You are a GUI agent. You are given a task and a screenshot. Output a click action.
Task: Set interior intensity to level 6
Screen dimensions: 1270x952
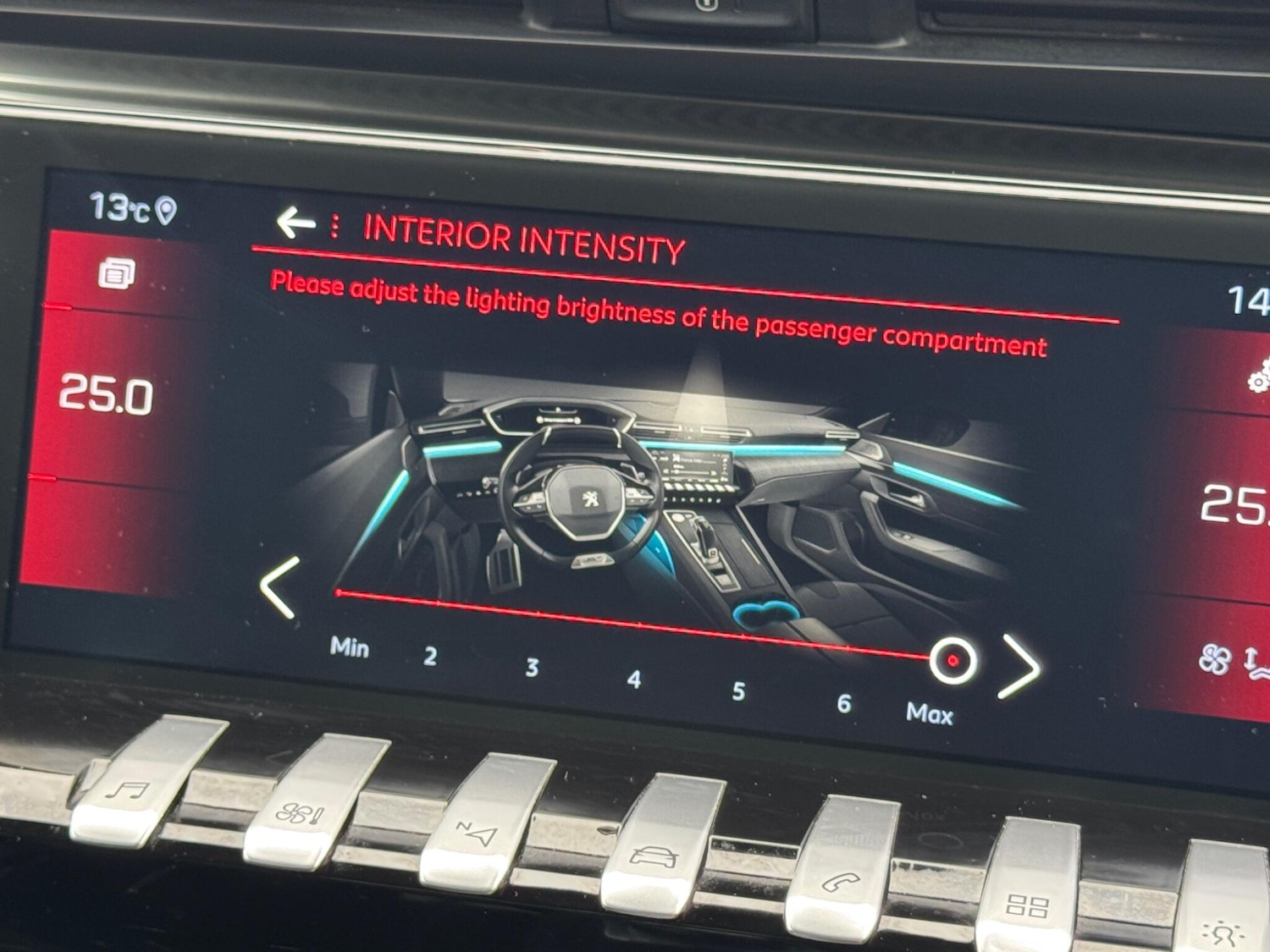point(843,703)
